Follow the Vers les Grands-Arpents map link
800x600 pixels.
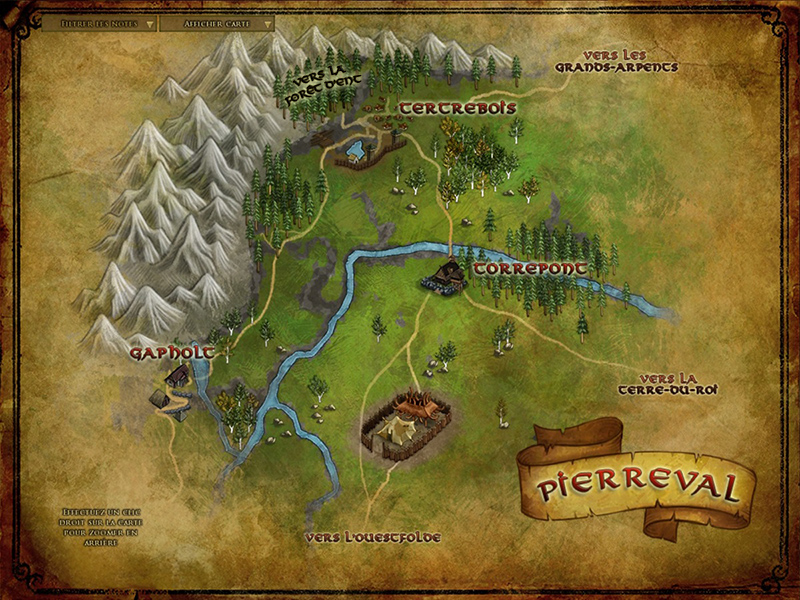617,61
